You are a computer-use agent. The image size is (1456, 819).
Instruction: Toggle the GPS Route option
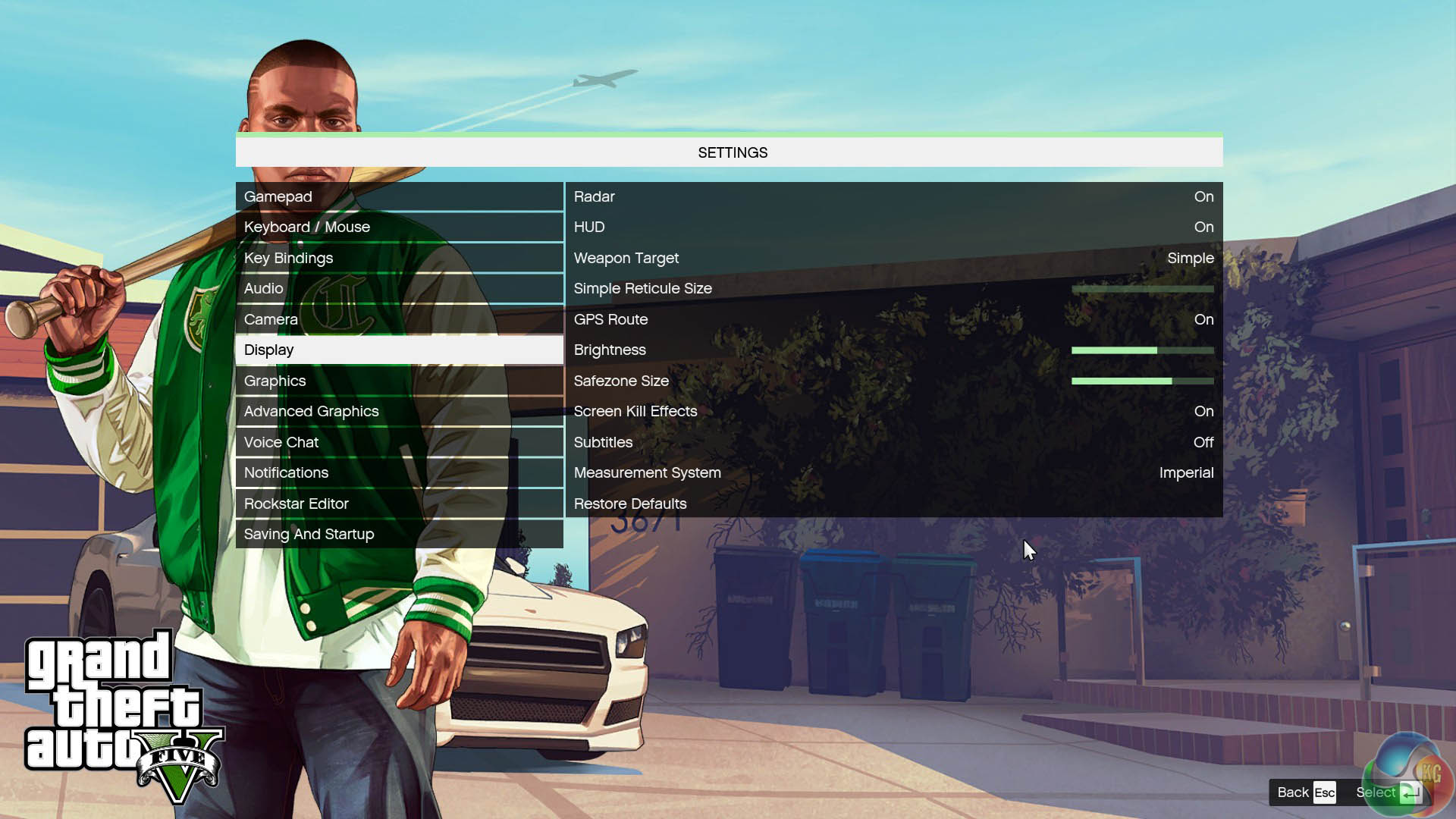tap(893, 319)
